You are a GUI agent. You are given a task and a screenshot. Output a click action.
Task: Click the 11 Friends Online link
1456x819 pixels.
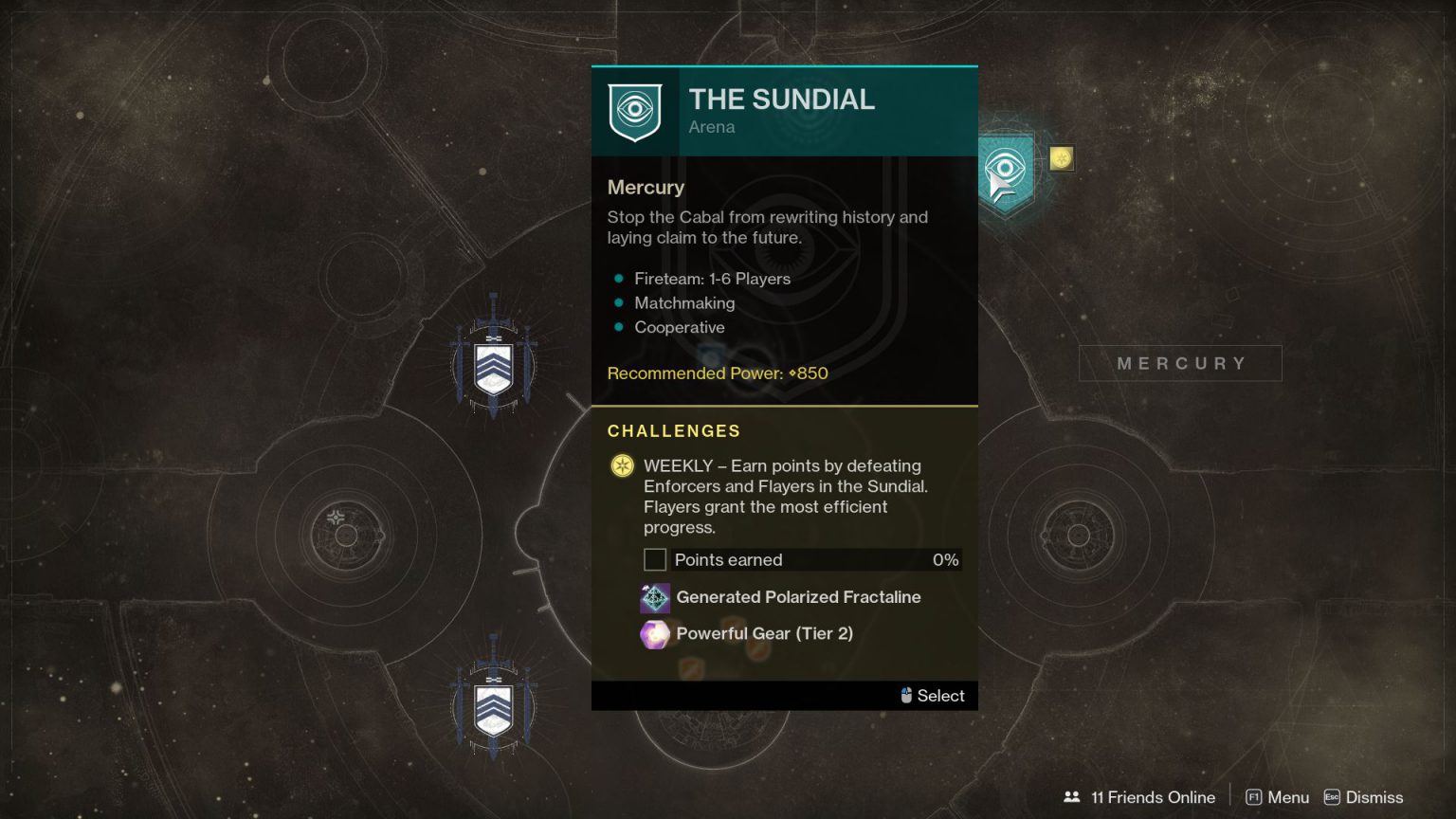(x=1153, y=797)
